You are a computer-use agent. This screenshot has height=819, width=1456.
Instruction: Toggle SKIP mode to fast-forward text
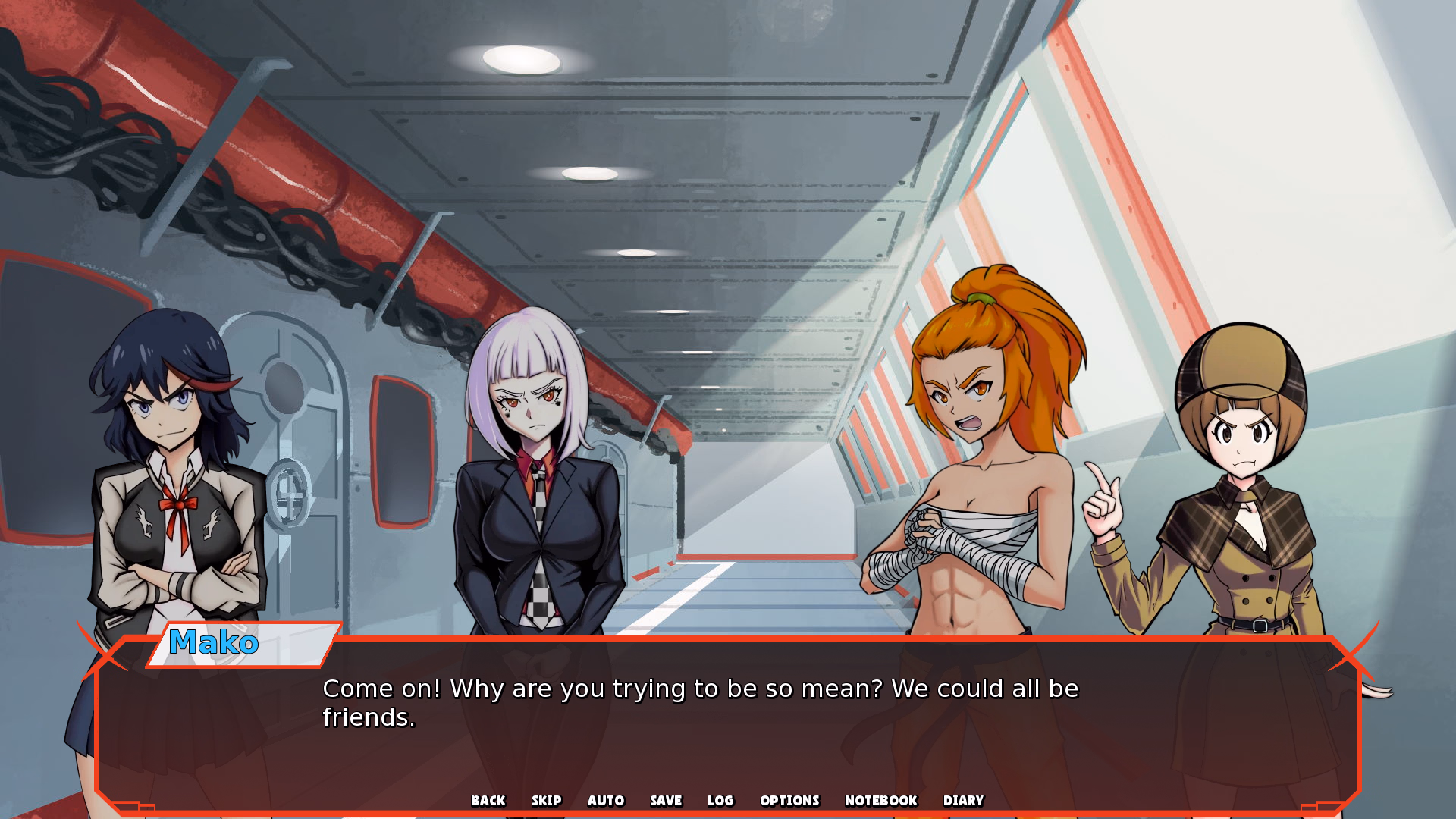click(548, 801)
